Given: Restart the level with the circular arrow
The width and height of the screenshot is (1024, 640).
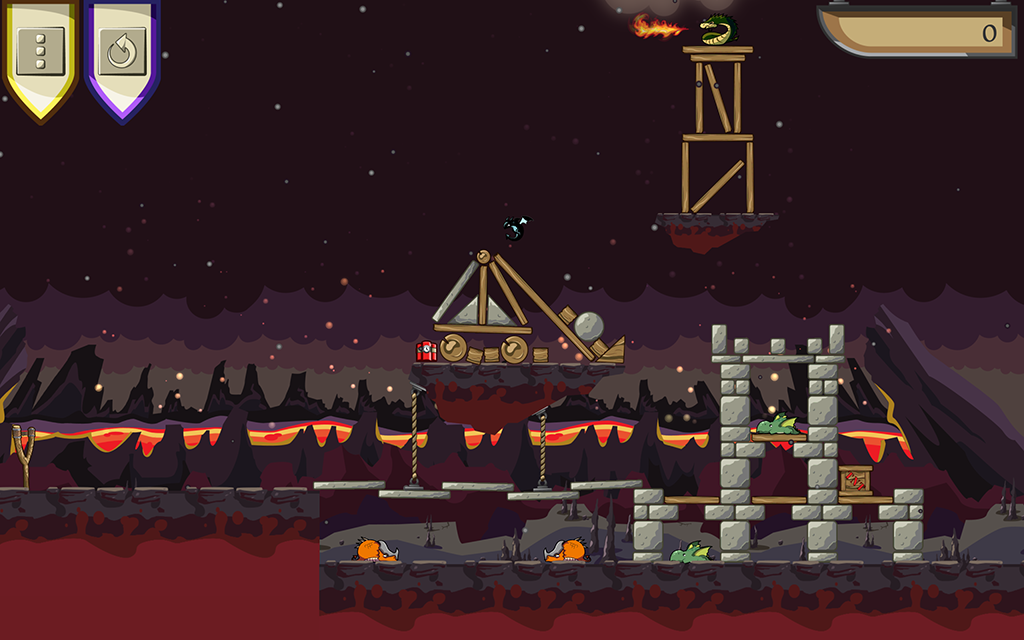Looking at the screenshot, I should click(x=122, y=52).
